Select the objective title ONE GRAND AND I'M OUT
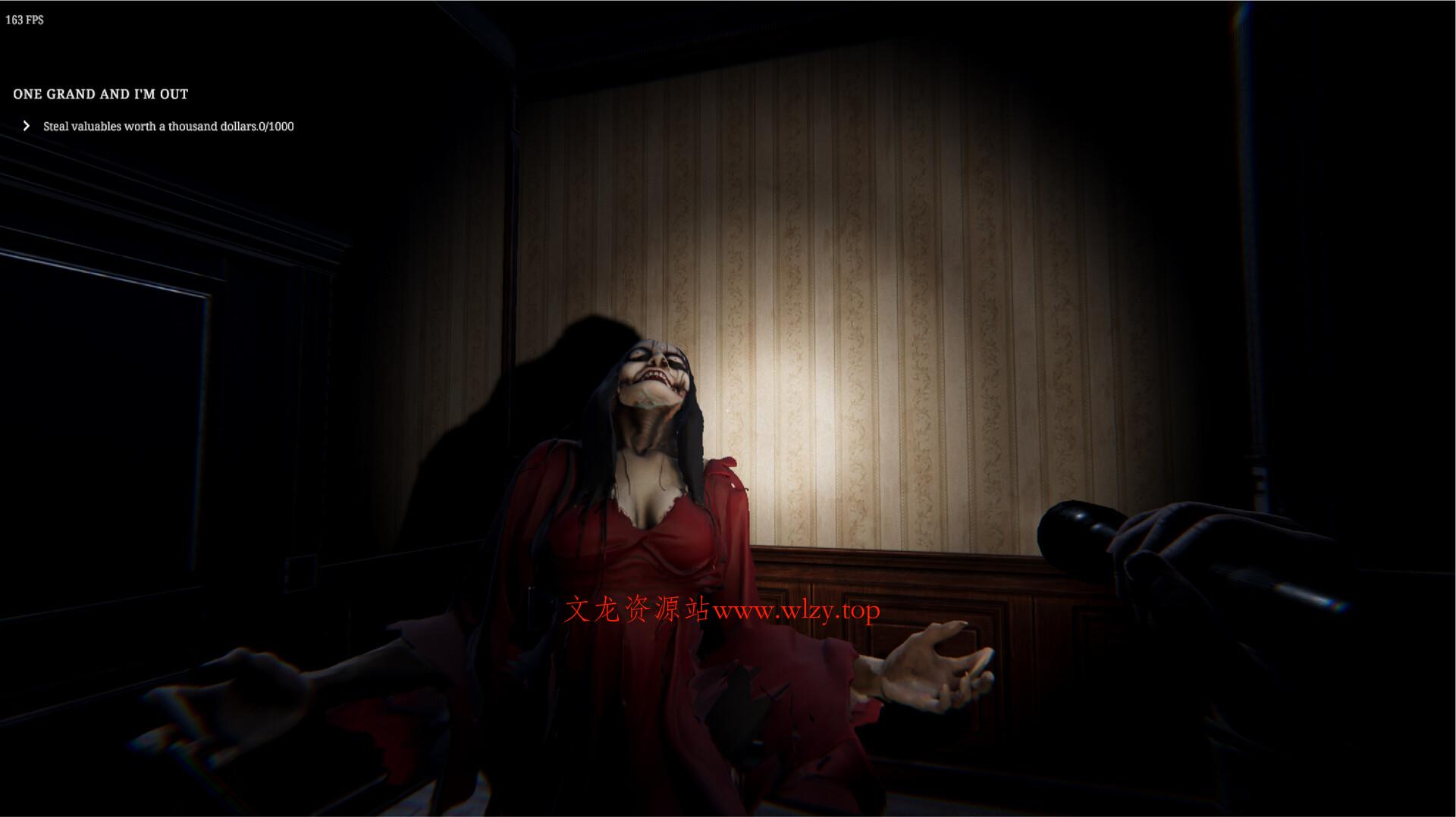Image resolution: width=1456 pixels, height=817 pixels. tap(100, 94)
